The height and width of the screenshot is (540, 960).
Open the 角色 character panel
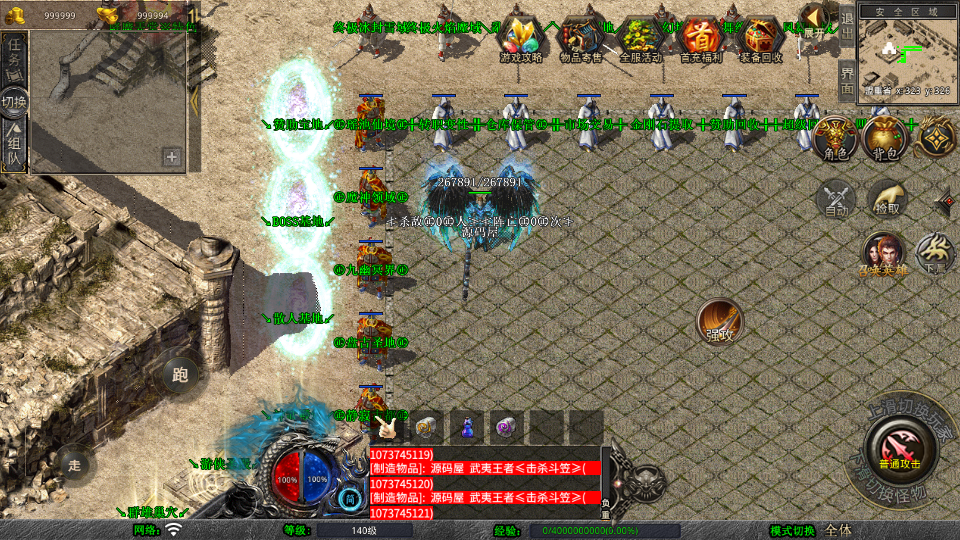click(x=832, y=139)
